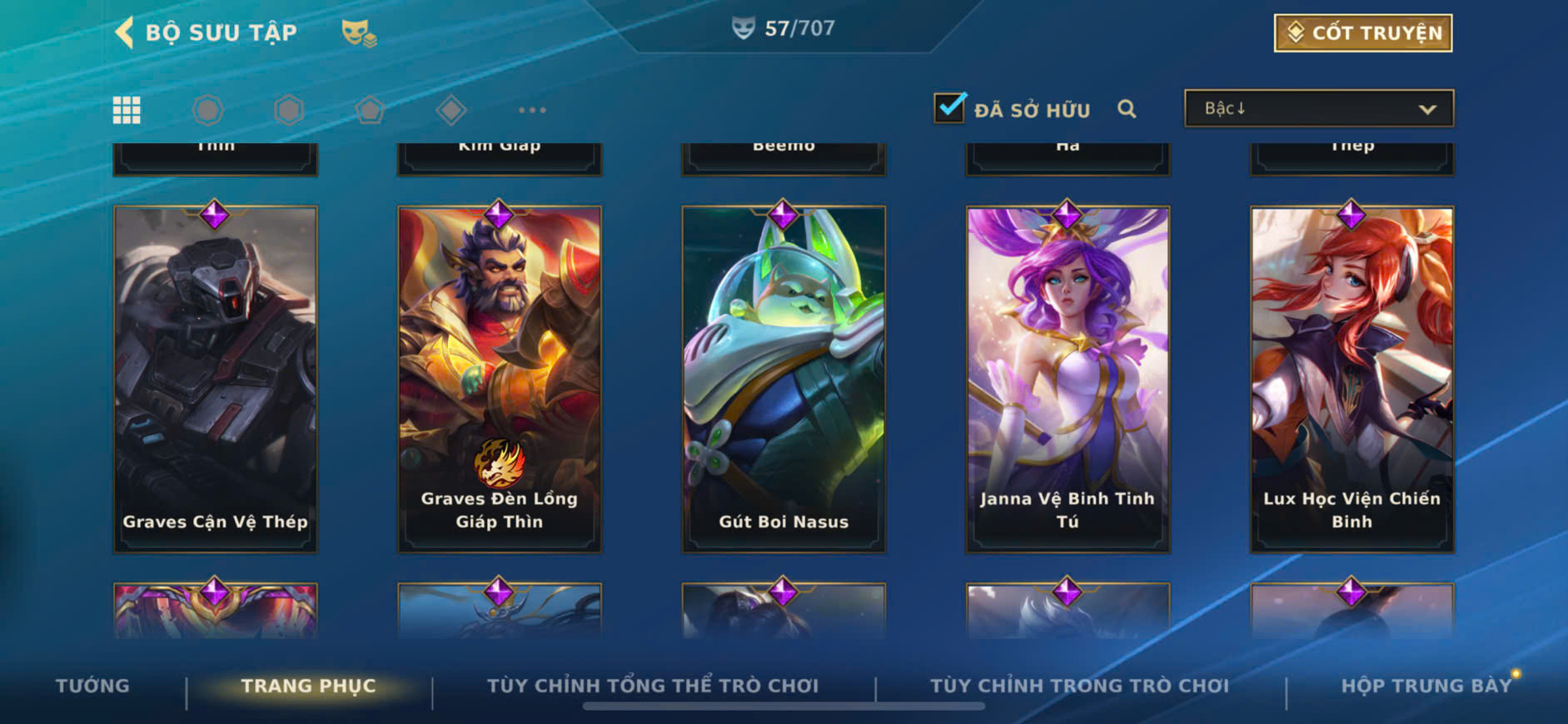
Task: Open Tùy Chỉnh Tổng Thể Trò Chơi tab
Action: tap(652, 686)
